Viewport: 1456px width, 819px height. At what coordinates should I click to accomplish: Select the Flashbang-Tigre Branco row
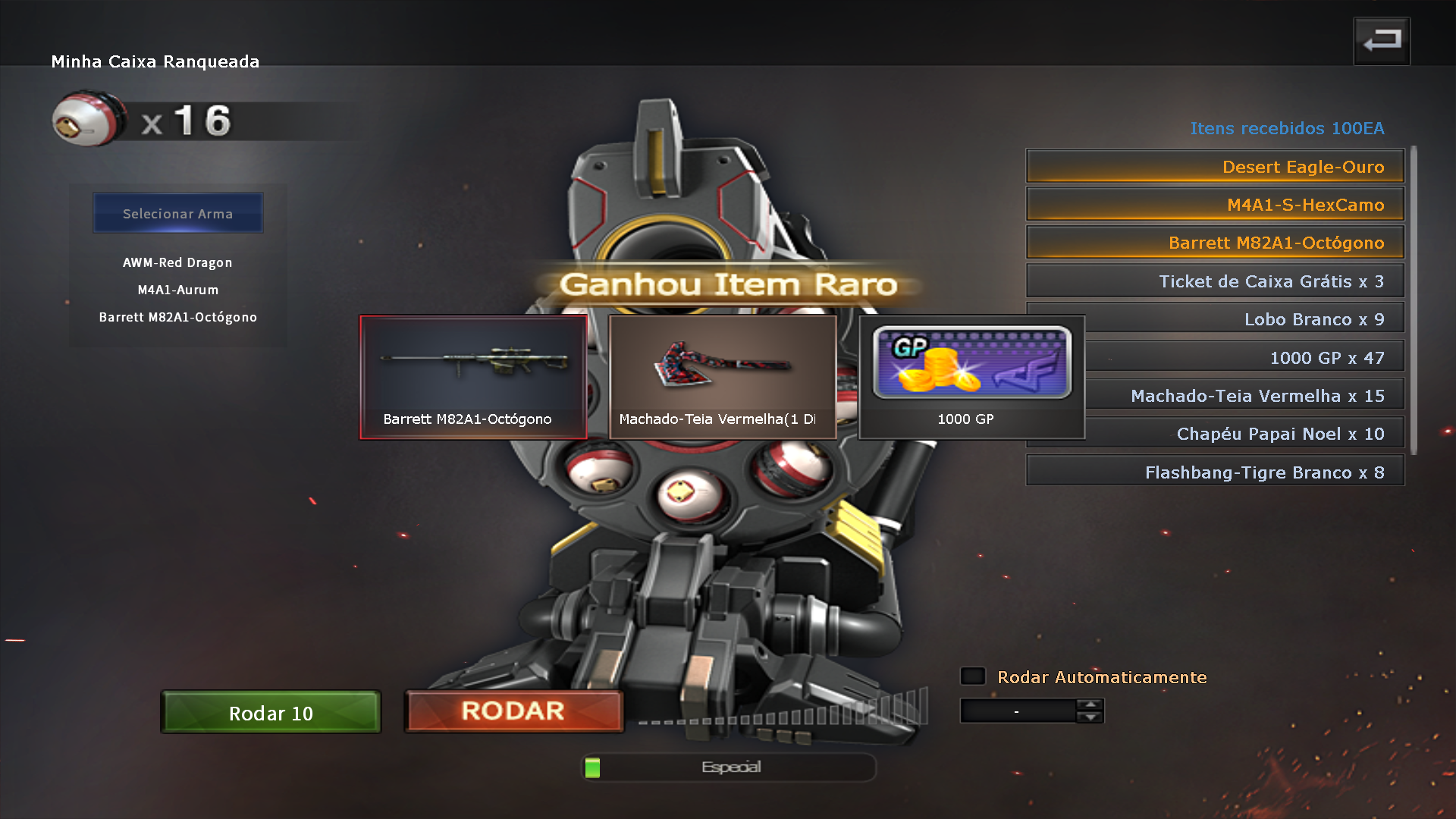tap(1214, 472)
